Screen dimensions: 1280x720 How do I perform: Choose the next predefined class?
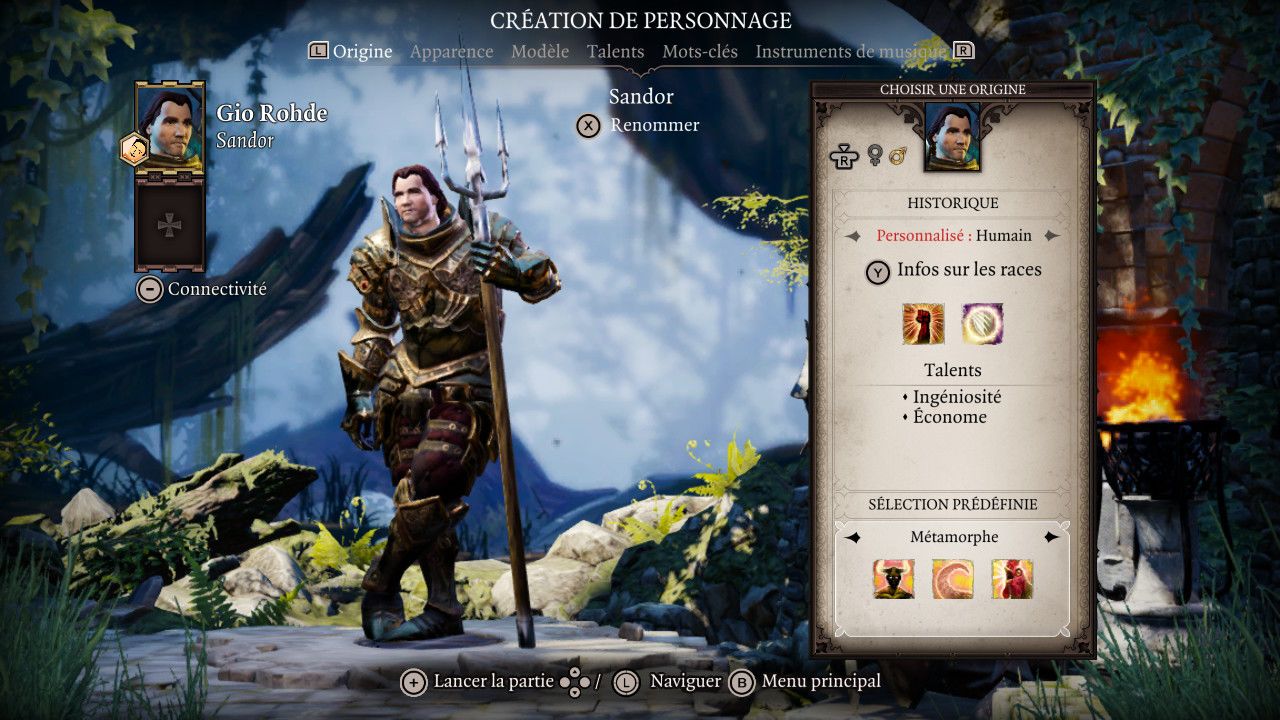[x=1051, y=538]
